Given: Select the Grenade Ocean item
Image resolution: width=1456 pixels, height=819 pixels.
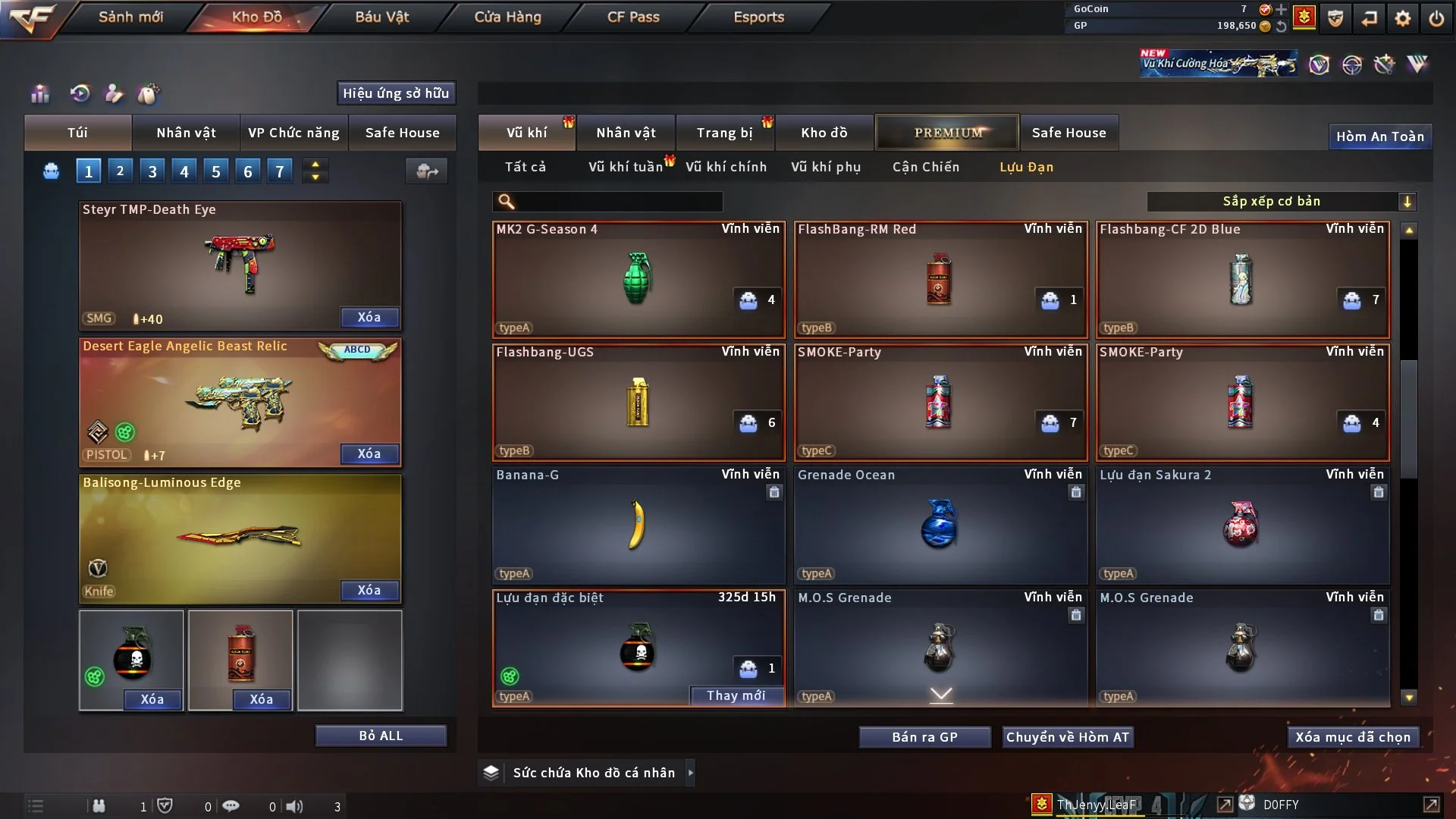Looking at the screenshot, I should coord(940,525).
